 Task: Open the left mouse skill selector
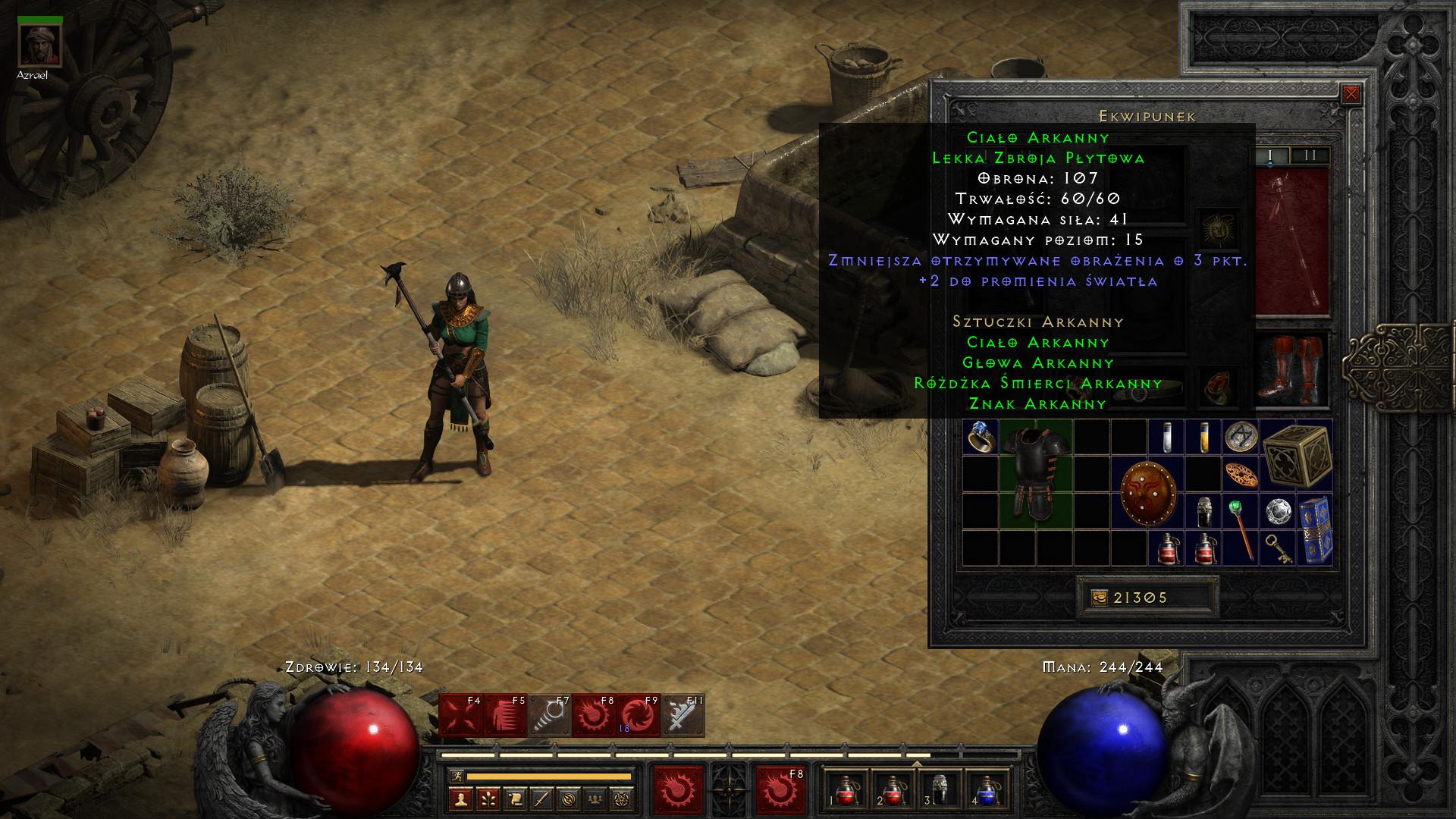tap(677, 790)
